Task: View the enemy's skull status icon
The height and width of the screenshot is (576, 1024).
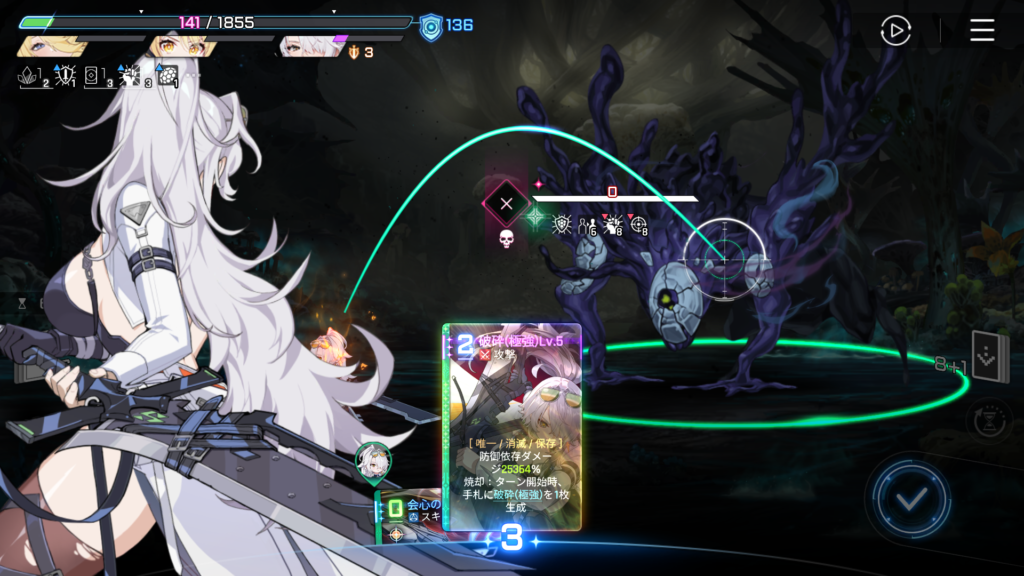Action: [506, 239]
